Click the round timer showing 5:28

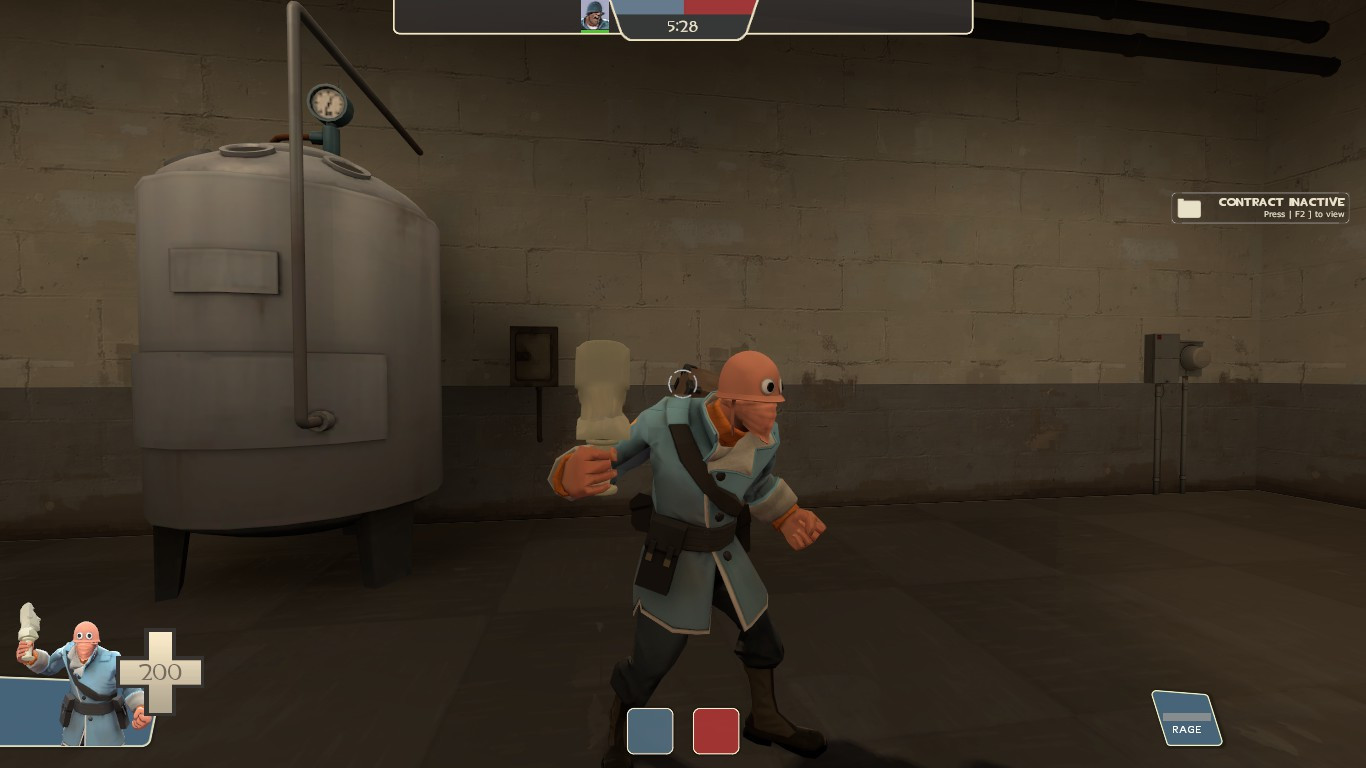(684, 26)
